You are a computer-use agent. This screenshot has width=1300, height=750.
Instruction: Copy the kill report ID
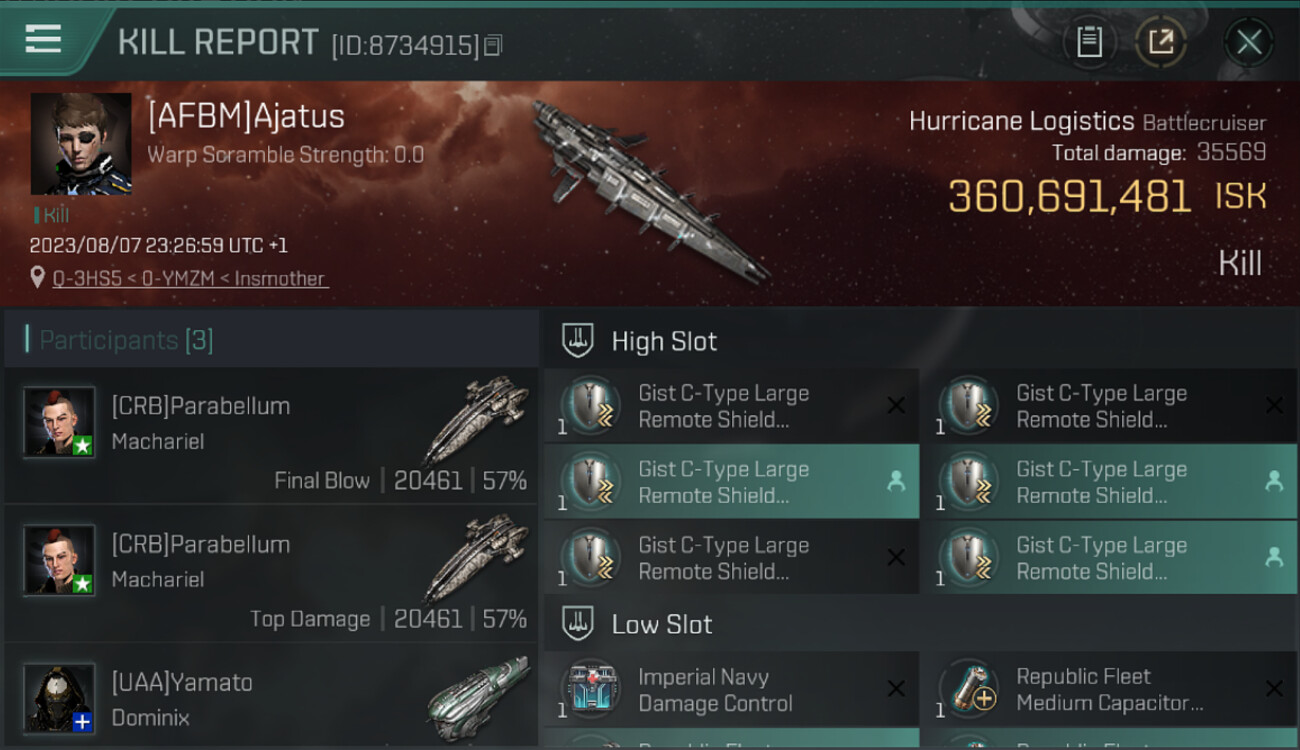(x=492, y=45)
